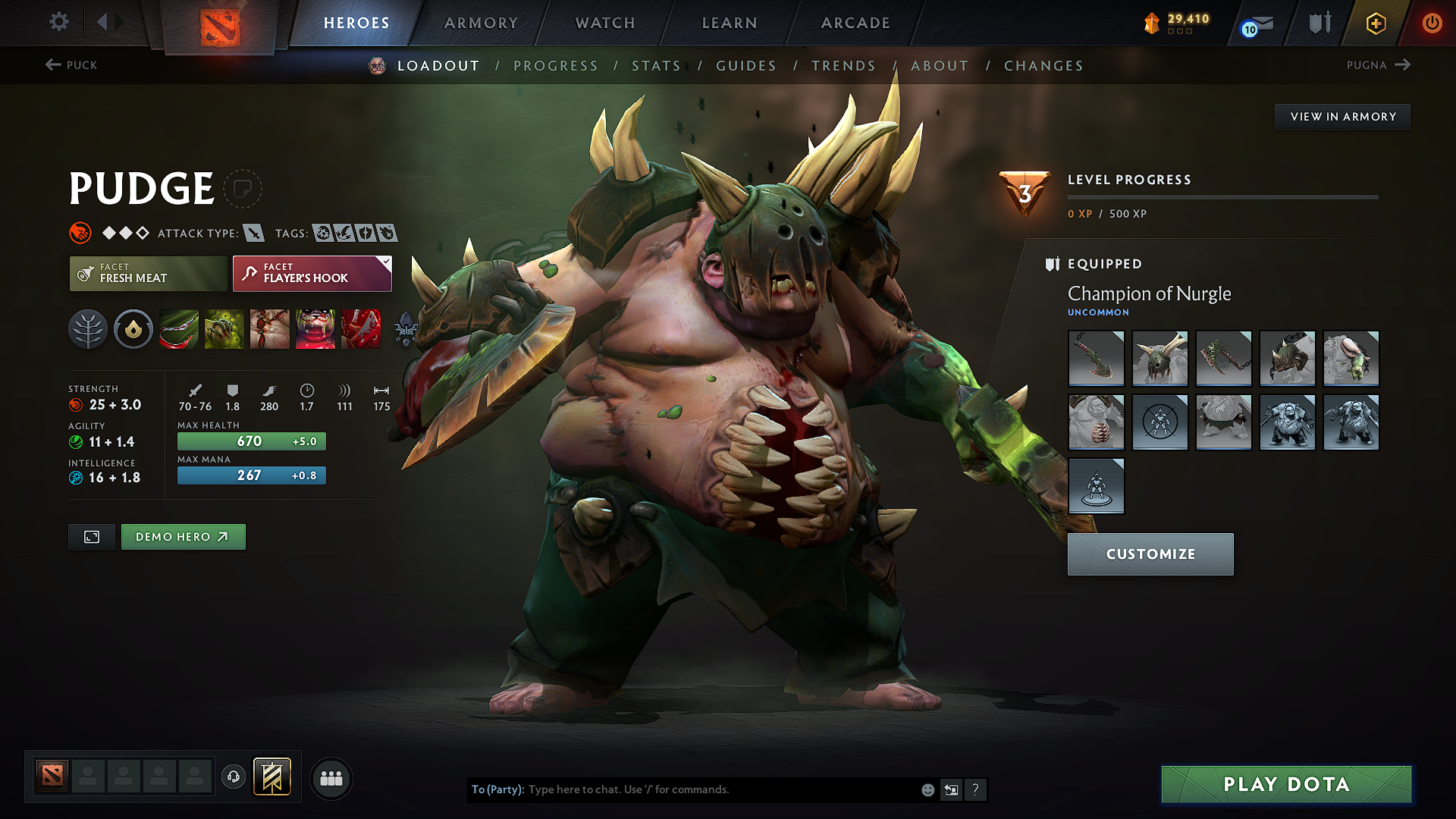1456x819 pixels.
Task: Click the level progress XP bar
Action: pyautogui.click(x=1222, y=196)
